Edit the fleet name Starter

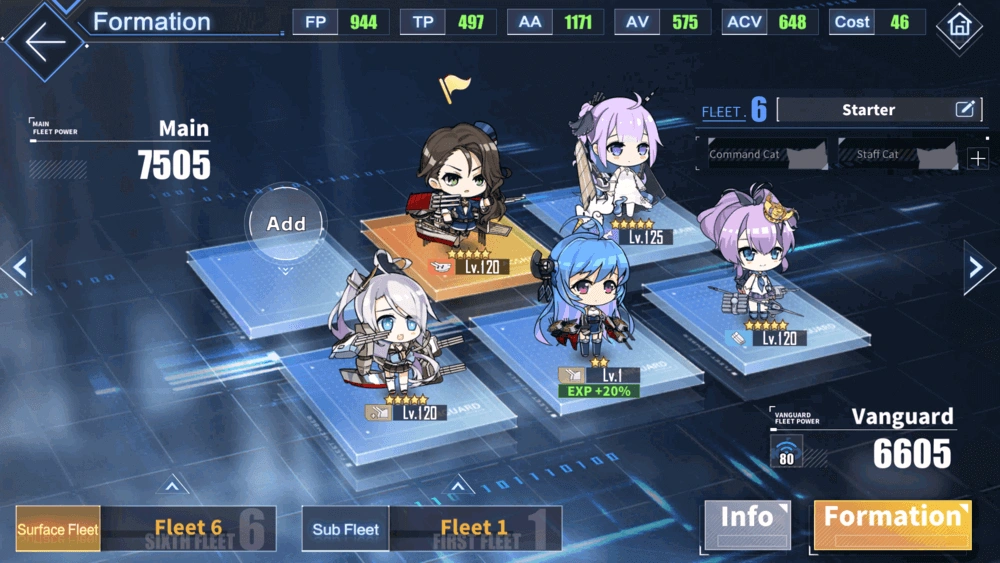[964, 110]
